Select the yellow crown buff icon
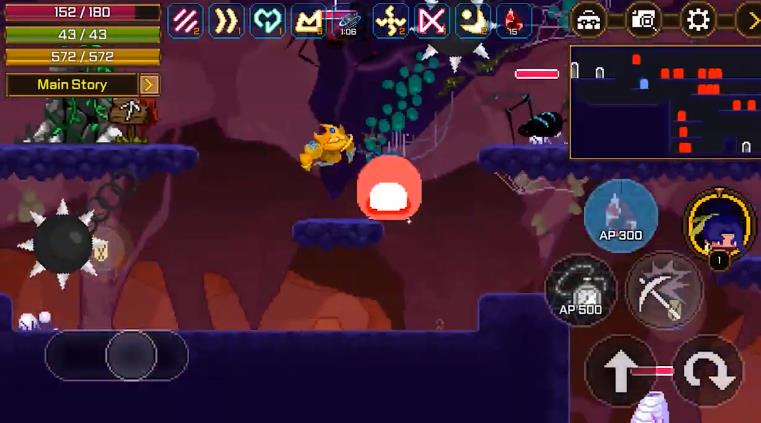The image size is (761, 423). 308,20
